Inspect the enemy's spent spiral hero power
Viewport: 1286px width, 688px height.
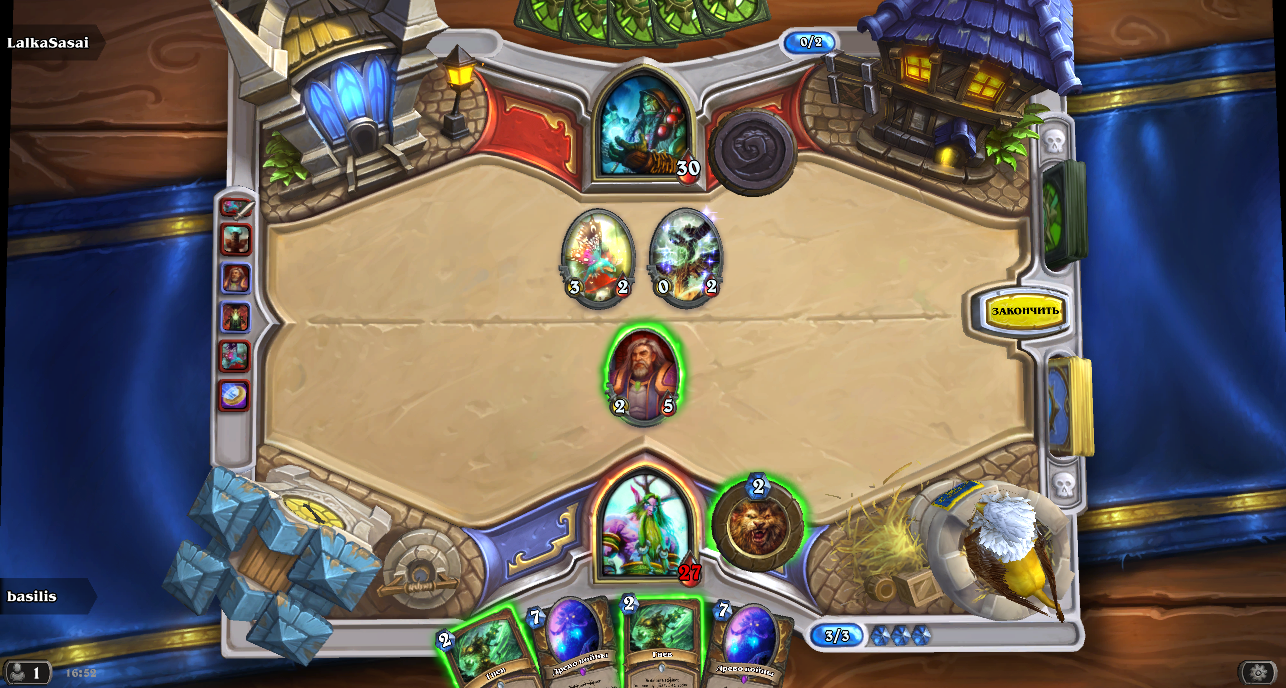pos(752,152)
